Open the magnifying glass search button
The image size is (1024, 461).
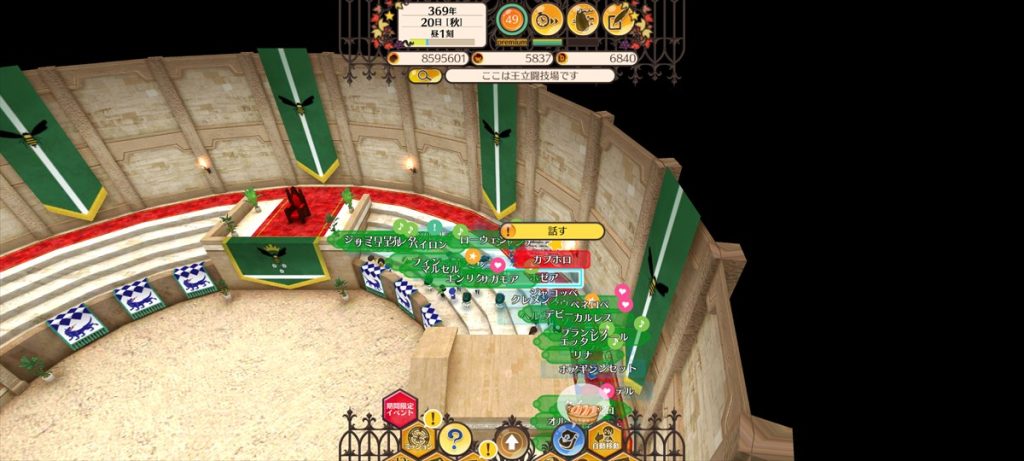tap(424, 76)
